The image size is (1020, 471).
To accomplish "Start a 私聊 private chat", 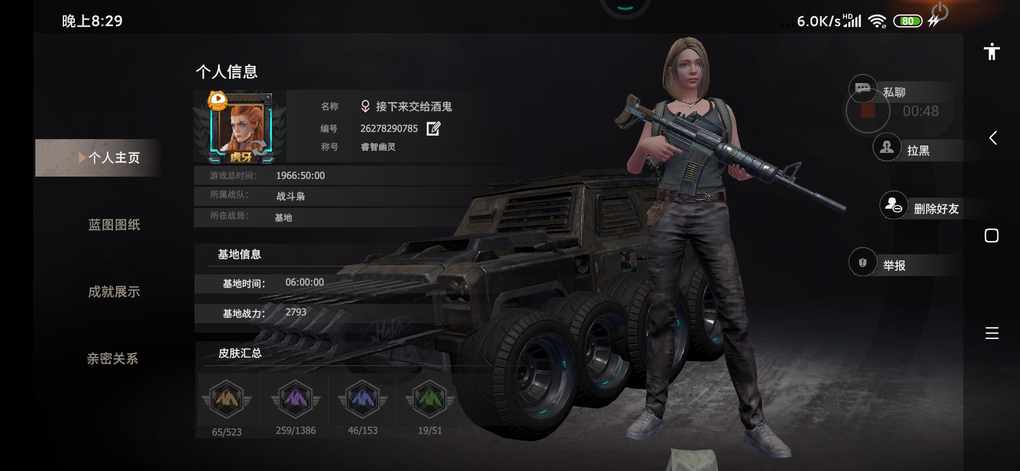I will pyautogui.click(x=892, y=92).
